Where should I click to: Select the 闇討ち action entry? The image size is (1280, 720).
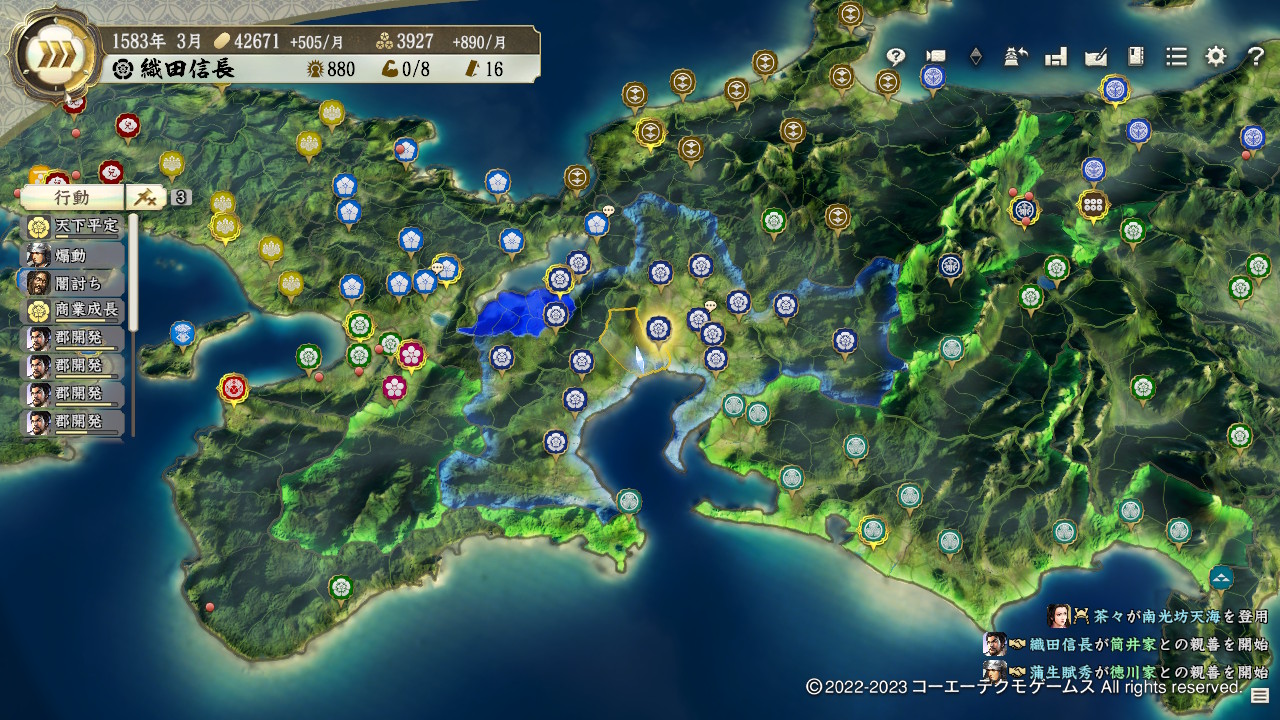pos(73,282)
